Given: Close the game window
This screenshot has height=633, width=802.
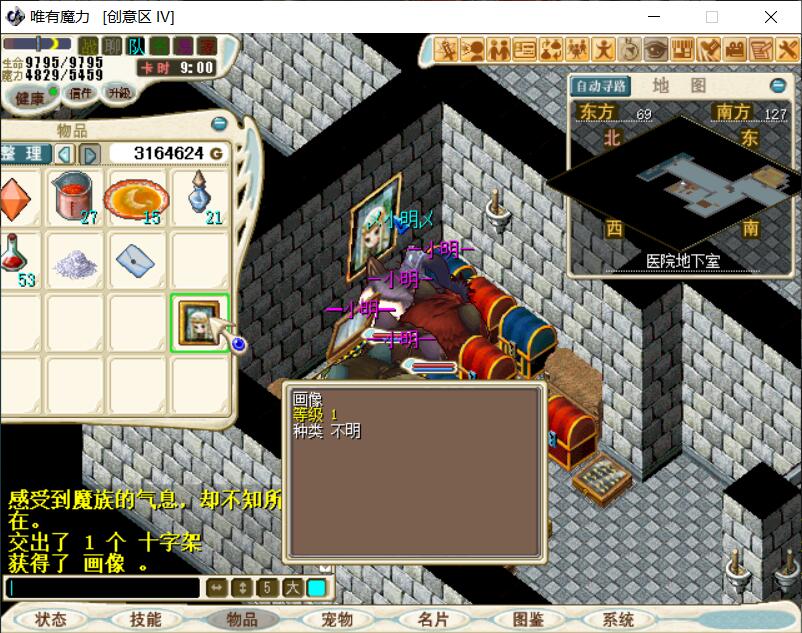Looking at the screenshot, I should tap(771, 17).
